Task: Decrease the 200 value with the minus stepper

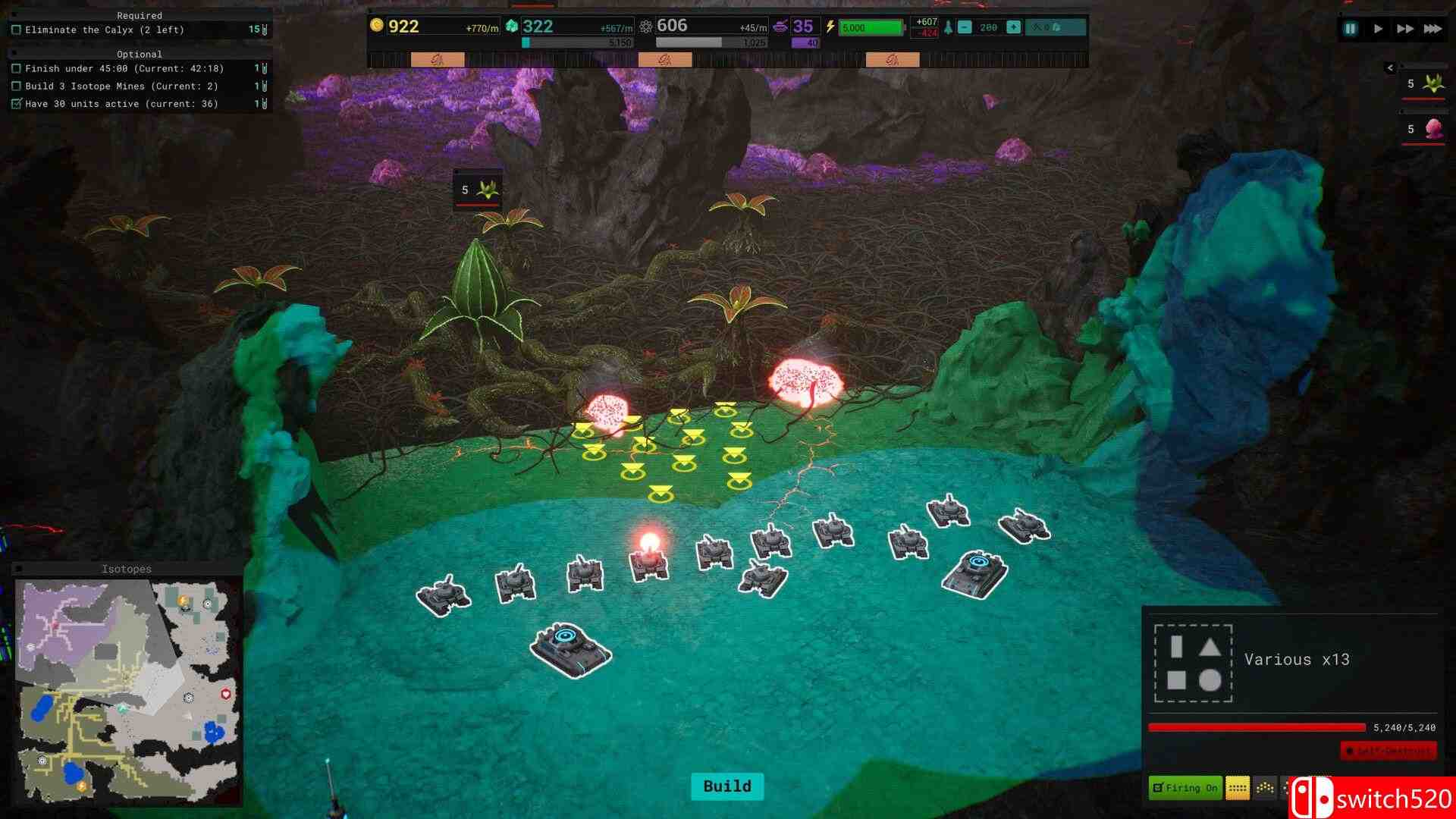Action: click(965, 27)
